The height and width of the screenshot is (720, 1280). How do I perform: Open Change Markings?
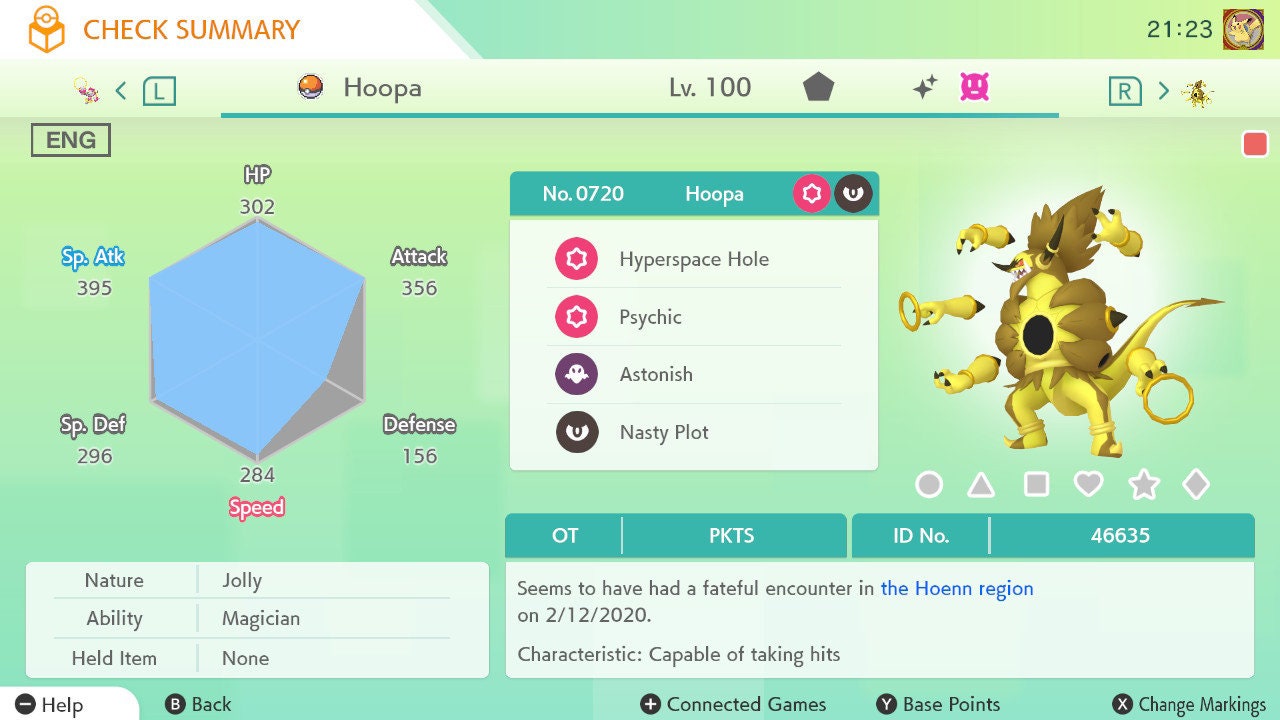pyautogui.click(x=1189, y=705)
